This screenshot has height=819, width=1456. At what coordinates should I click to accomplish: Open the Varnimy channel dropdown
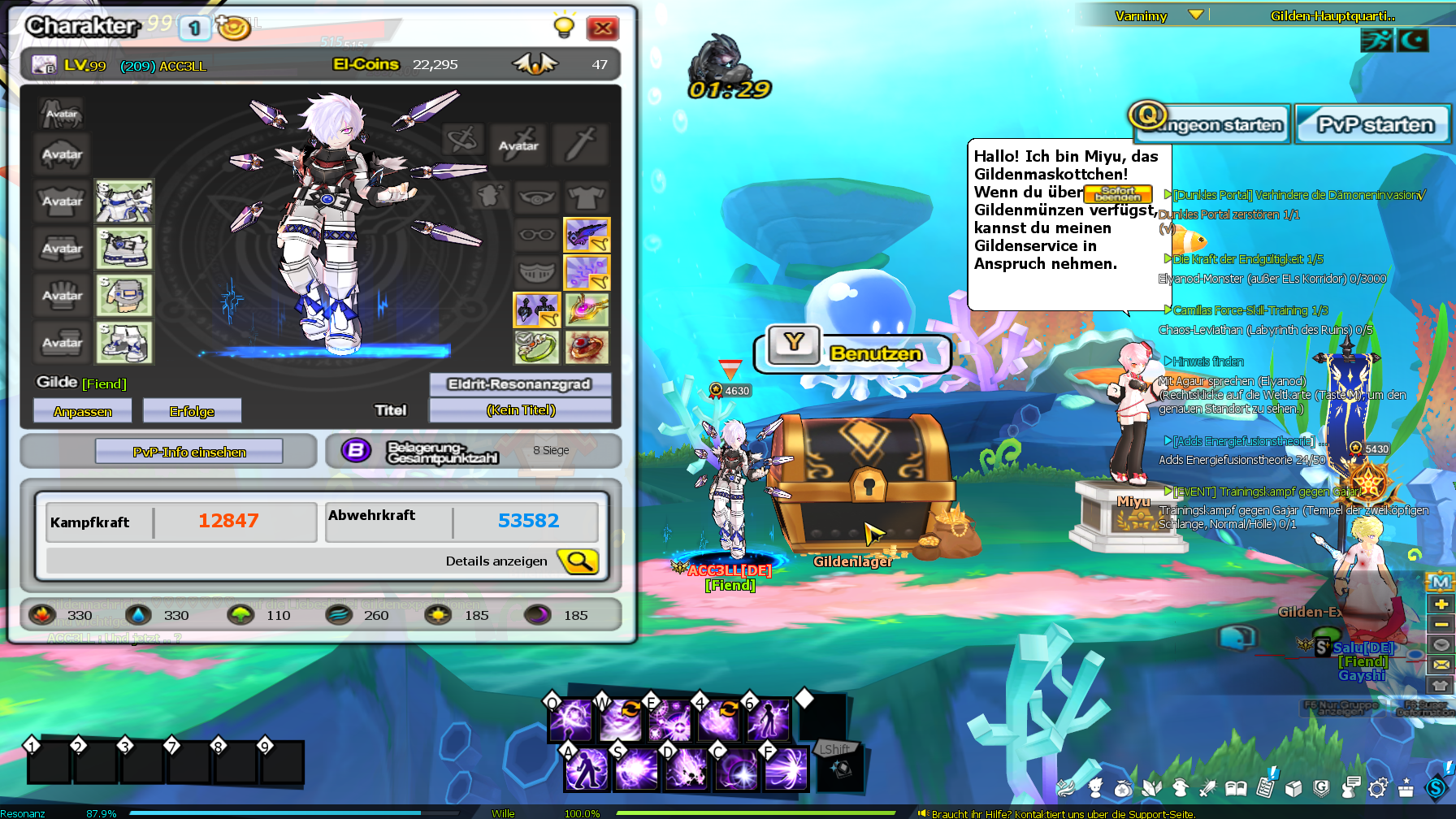click(x=1195, y=15)
